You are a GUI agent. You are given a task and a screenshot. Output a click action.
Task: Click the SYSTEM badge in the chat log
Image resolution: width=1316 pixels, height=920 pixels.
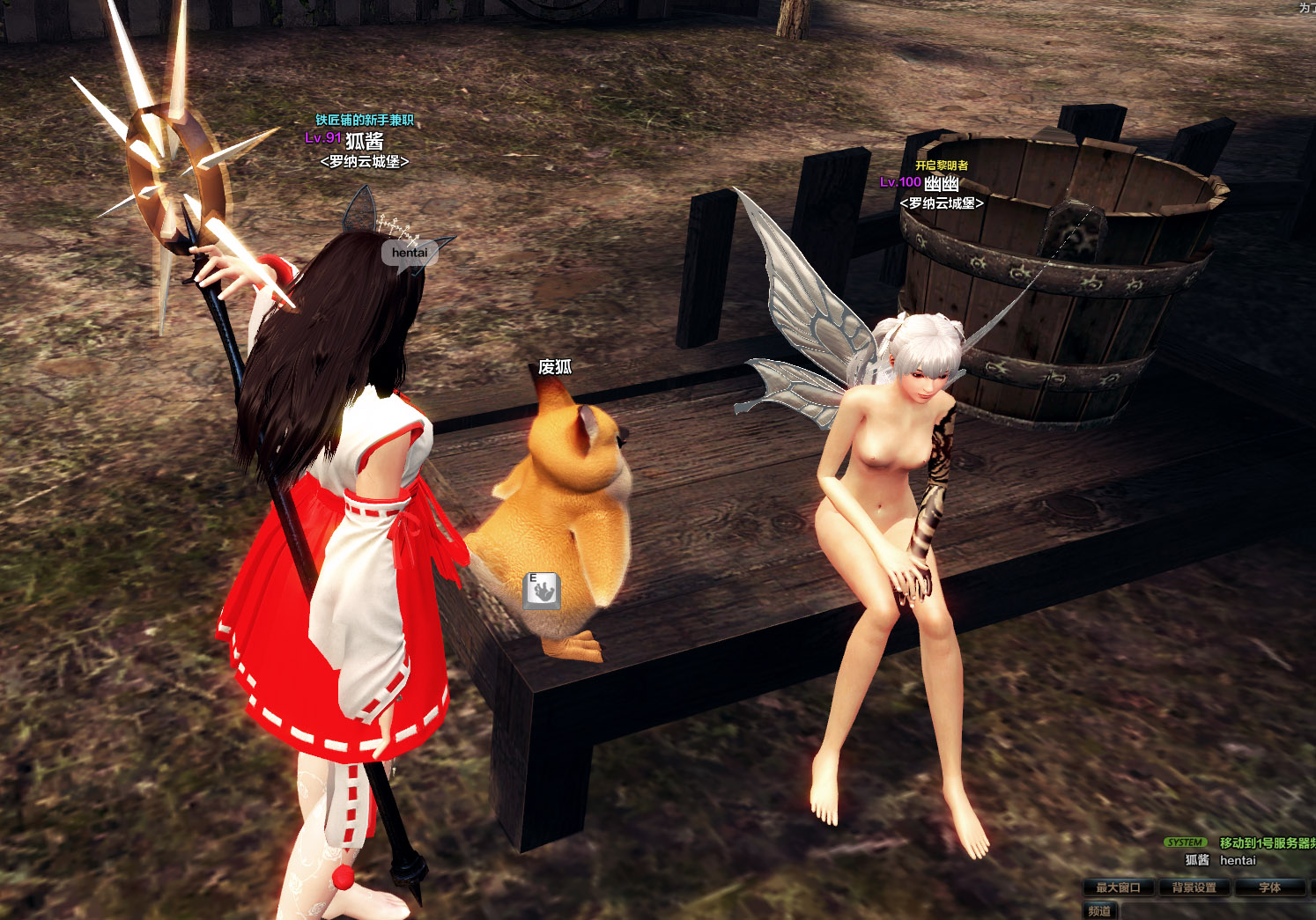click(x=1187, y=841)
